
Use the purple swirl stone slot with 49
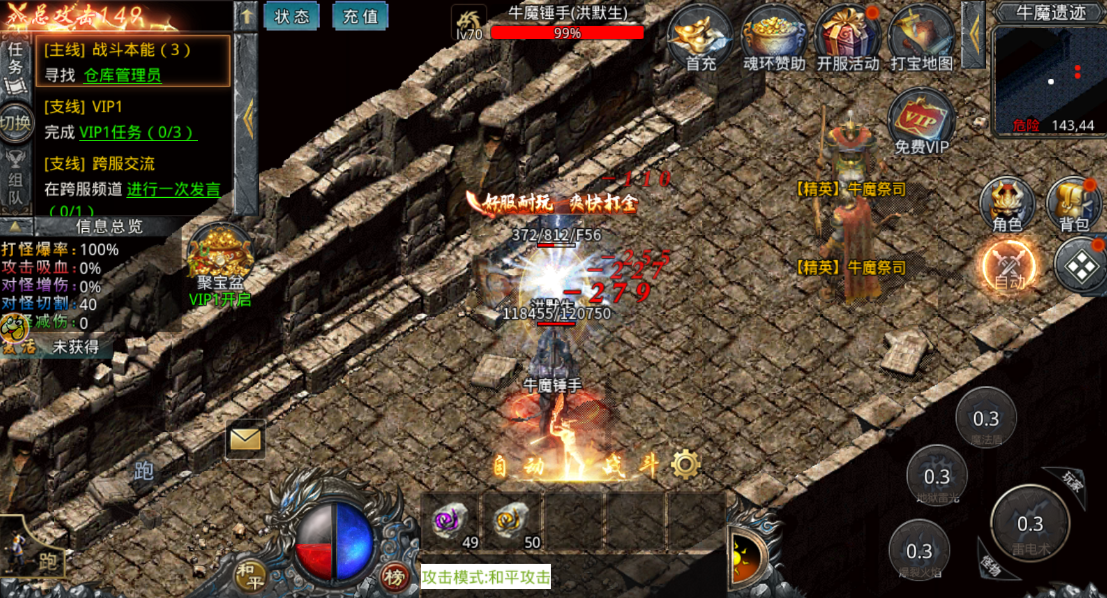point(449,521)
